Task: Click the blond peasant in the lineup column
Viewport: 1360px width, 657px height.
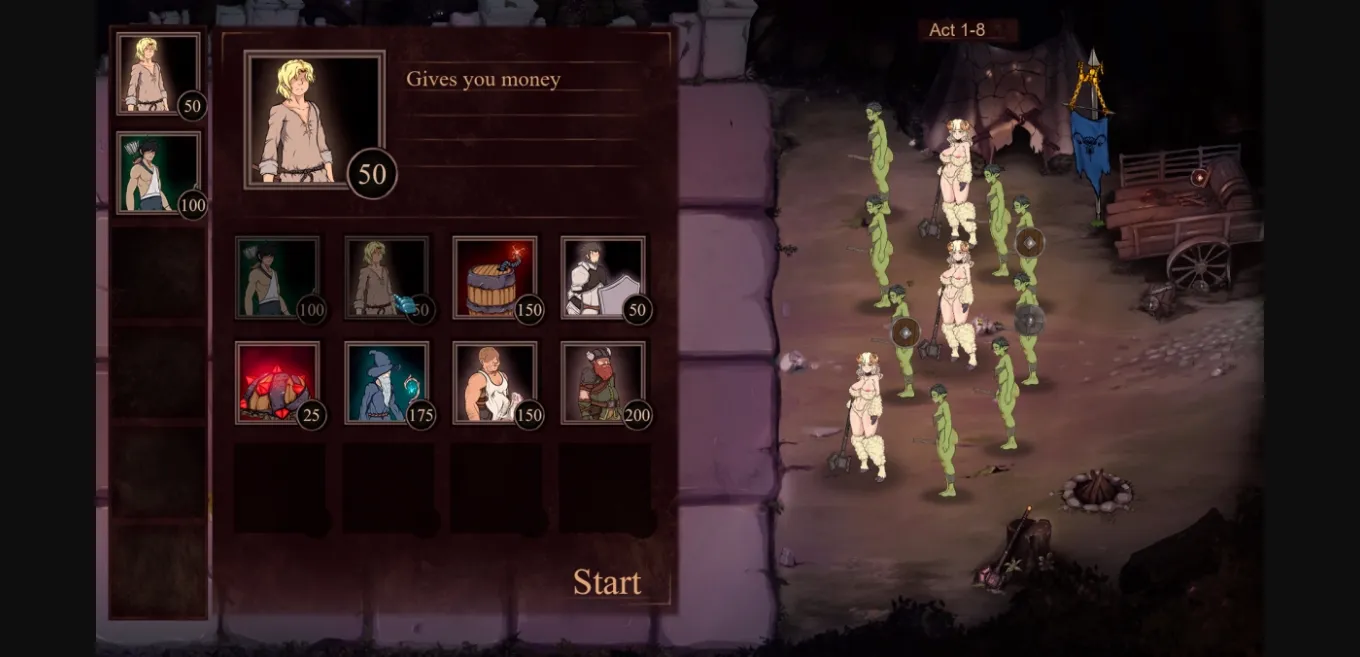Action: (x=158, y=73)
